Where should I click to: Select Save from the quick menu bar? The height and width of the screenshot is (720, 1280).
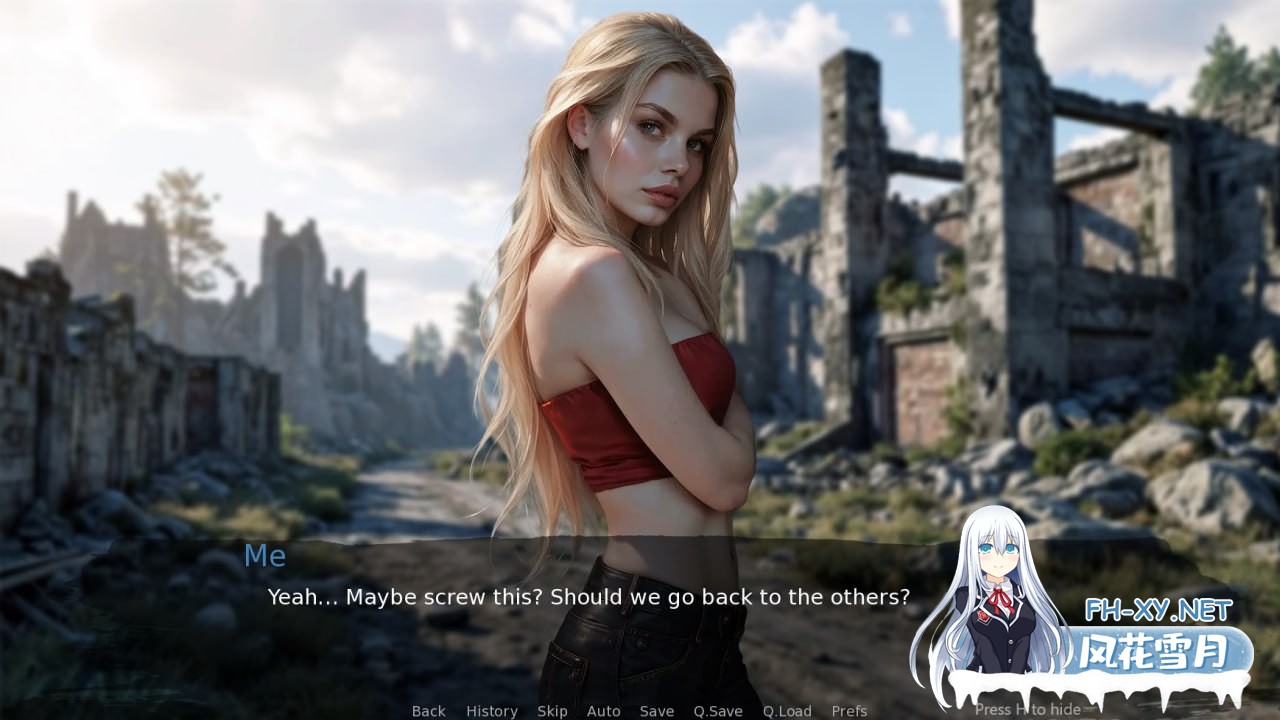(656, 711)
